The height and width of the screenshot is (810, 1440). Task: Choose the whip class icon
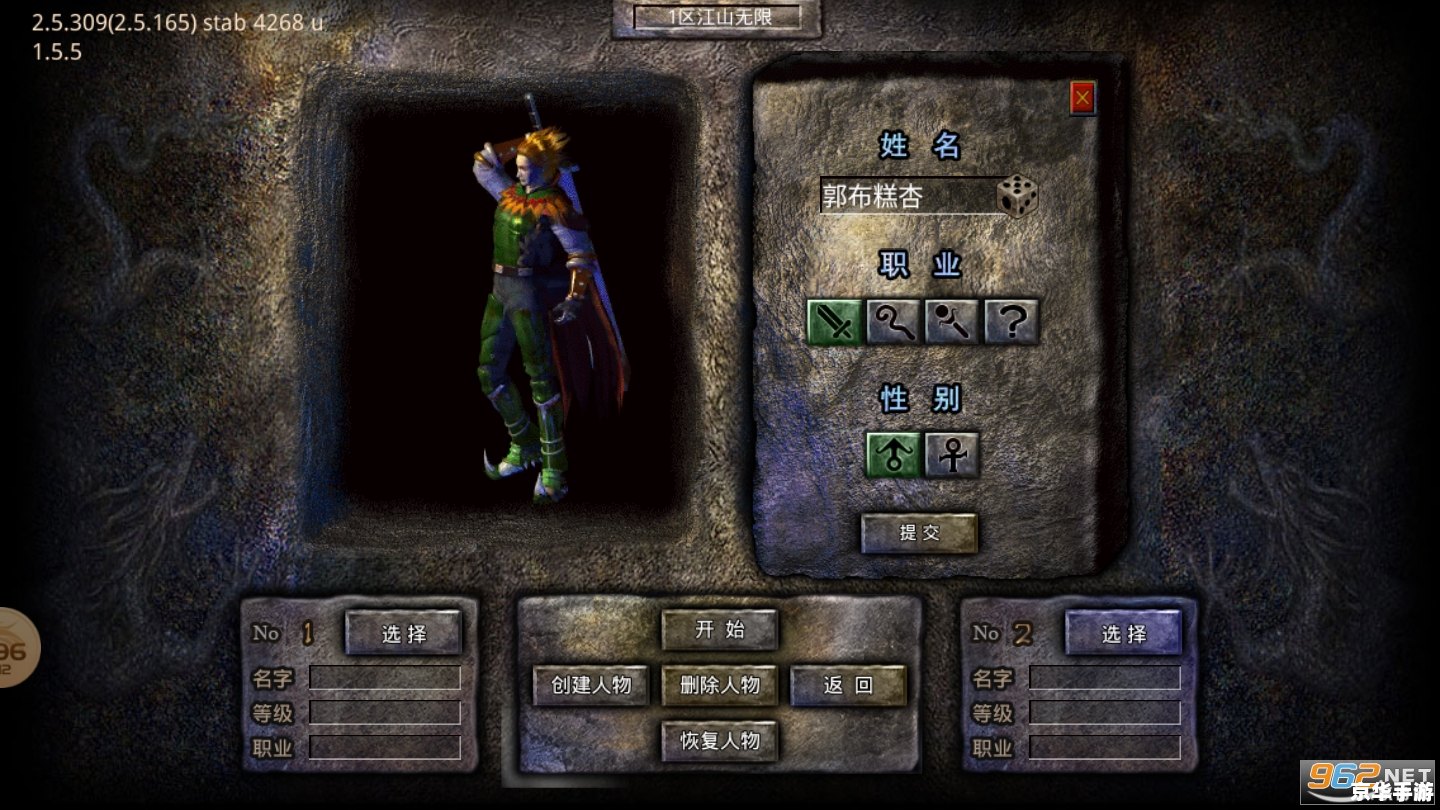(893, 322)
